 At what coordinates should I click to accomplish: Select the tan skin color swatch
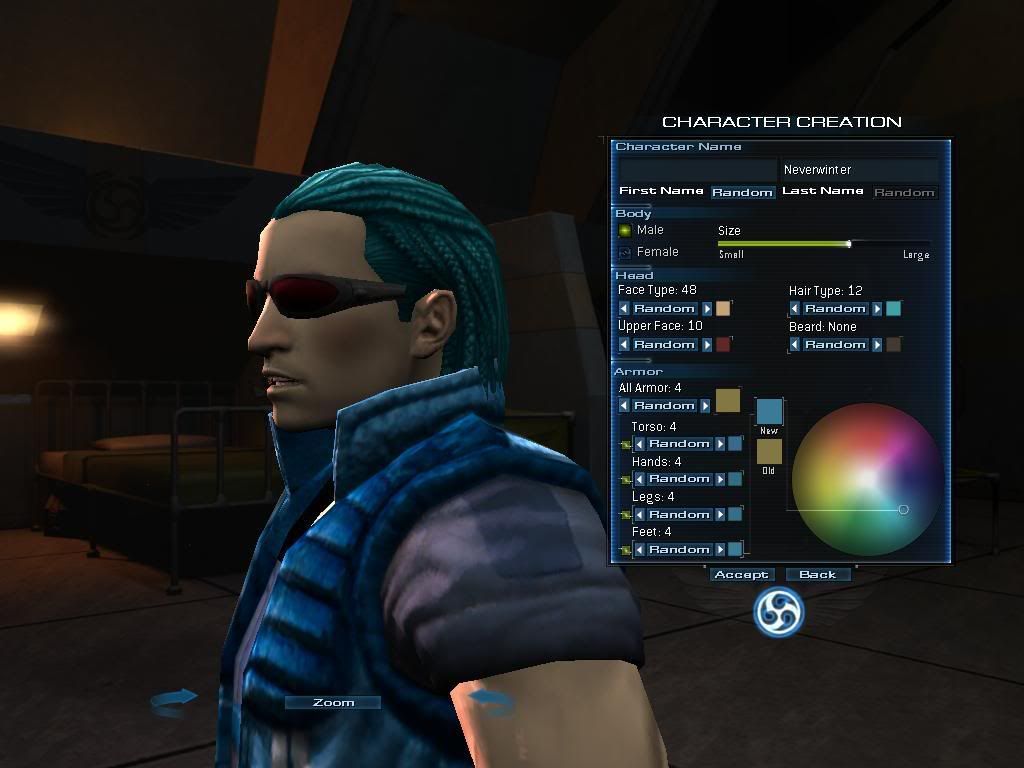click(x=723, y=309)
